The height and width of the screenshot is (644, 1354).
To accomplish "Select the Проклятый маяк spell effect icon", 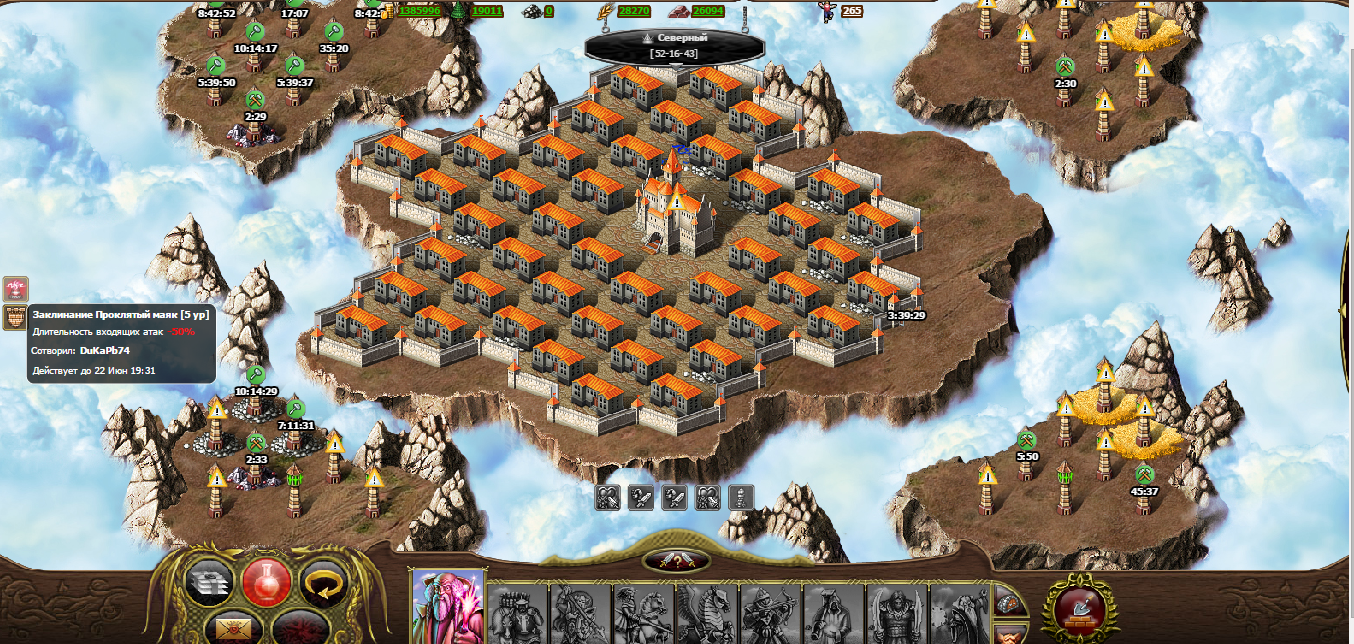I will point(16,318).
